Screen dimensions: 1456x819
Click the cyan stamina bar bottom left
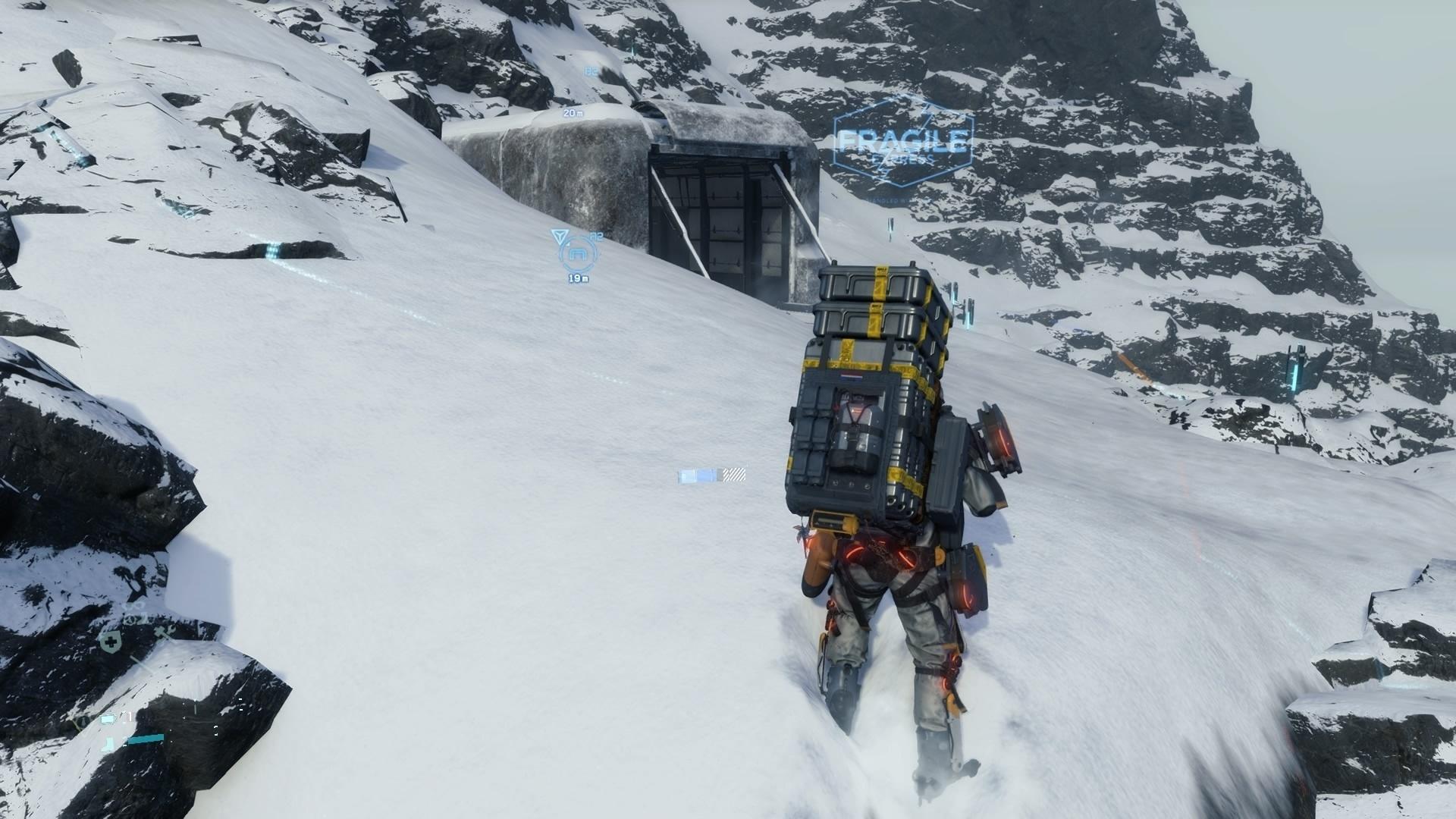pyautogui.click(x=146, y=739)
